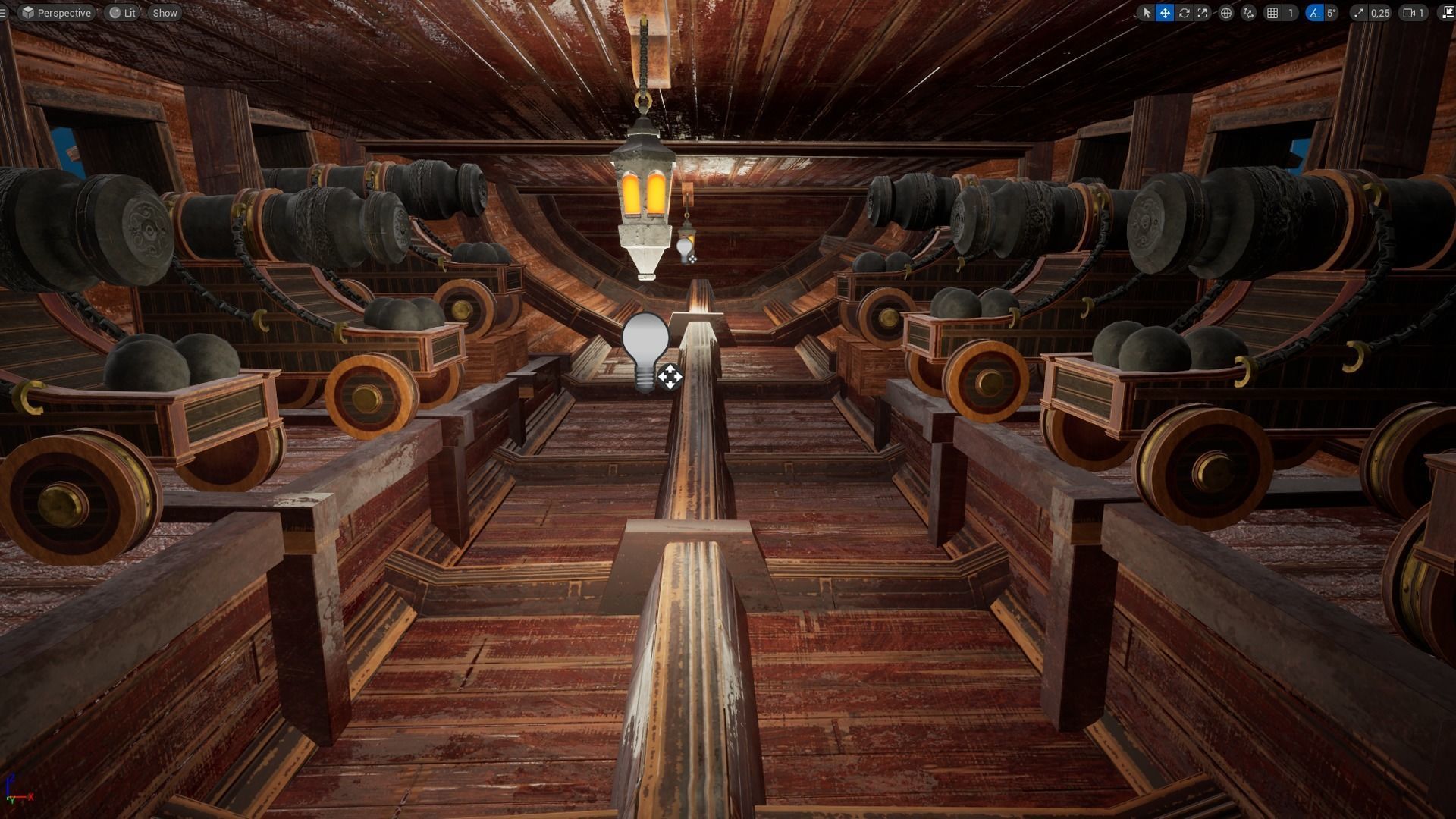Image resolution: width=1456 pixels, height=819 pixels.
Task: Choose the scale tool
Action: click(1203, 13)
